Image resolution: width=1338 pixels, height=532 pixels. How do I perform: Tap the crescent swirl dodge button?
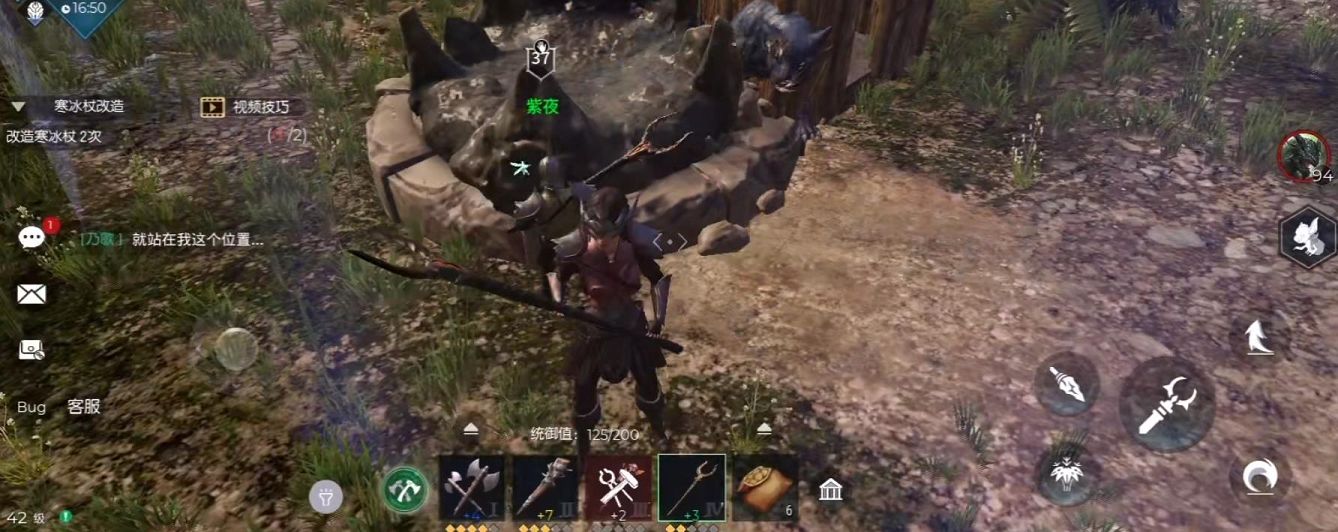pyautogui.click(x=1258, y=477)
